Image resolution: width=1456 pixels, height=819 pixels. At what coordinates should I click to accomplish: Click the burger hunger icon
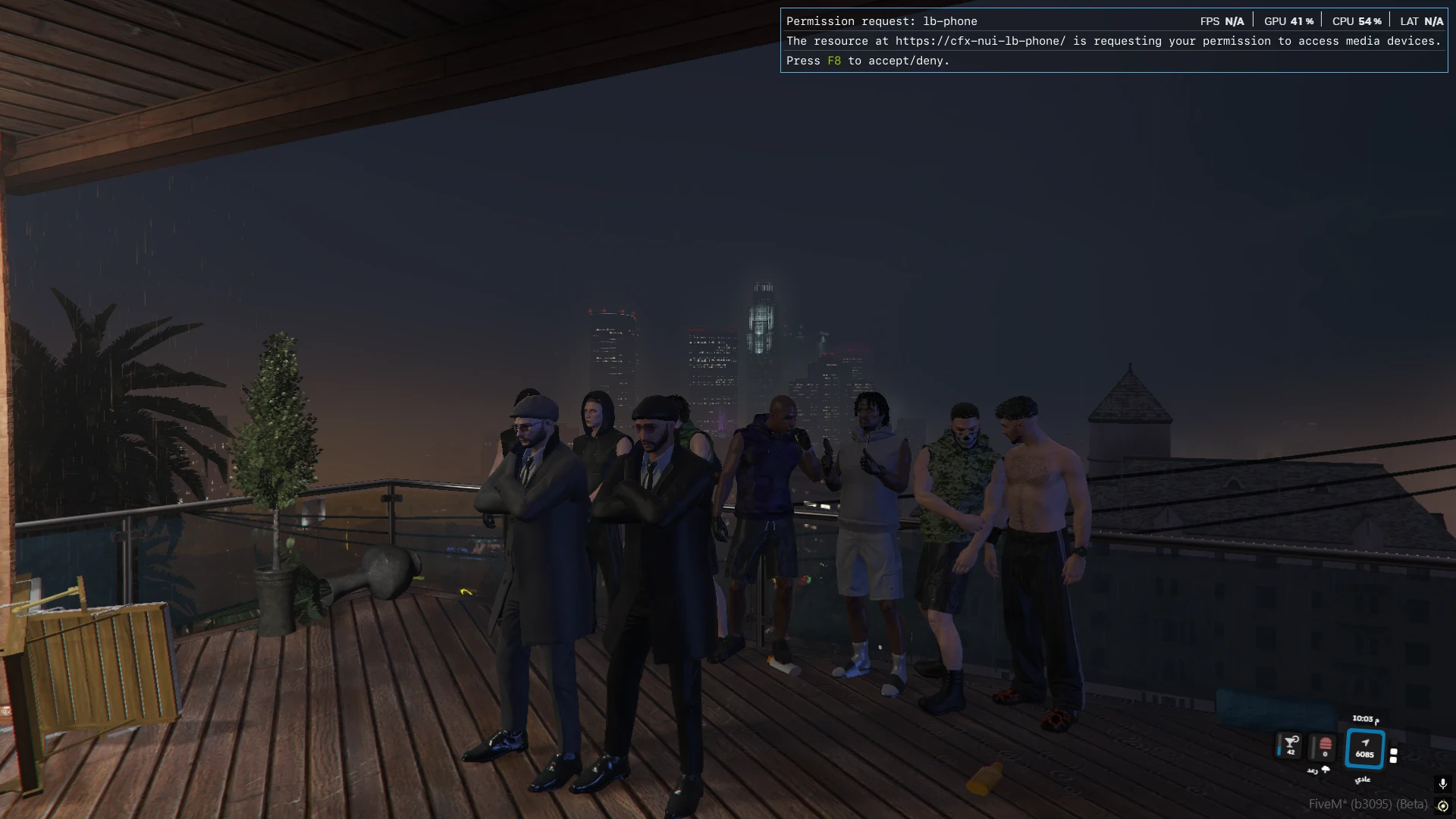point(1325,745)
